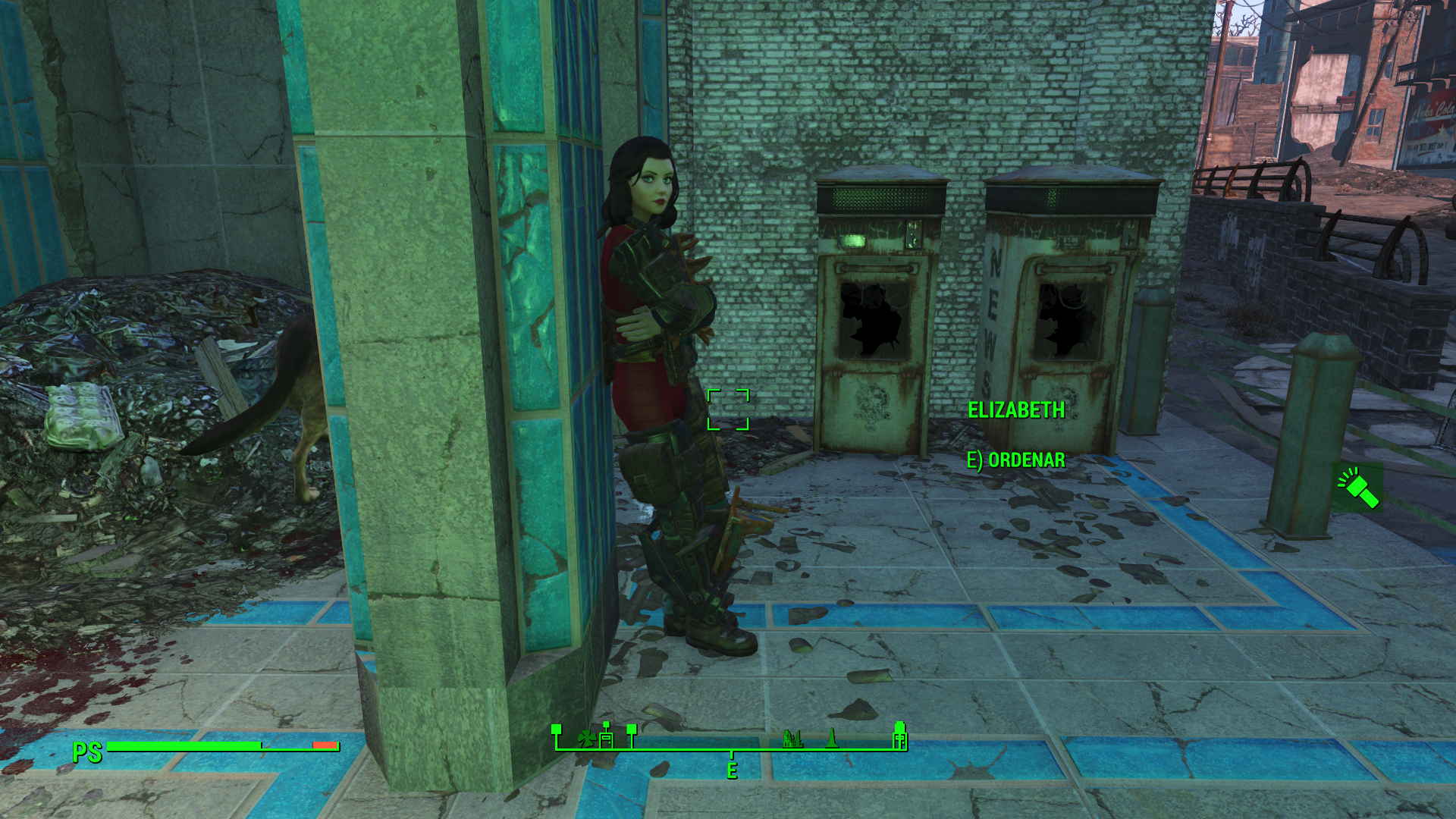Pick the obelisk monument compass marker
This screenshot has height=819, width=1456.
pos(833,737)
